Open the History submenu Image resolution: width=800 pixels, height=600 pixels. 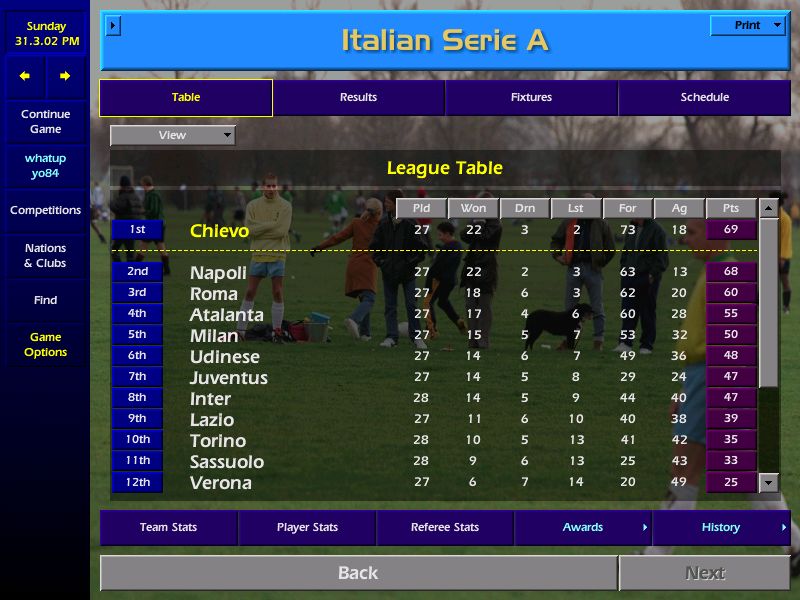tap(721, 528)
